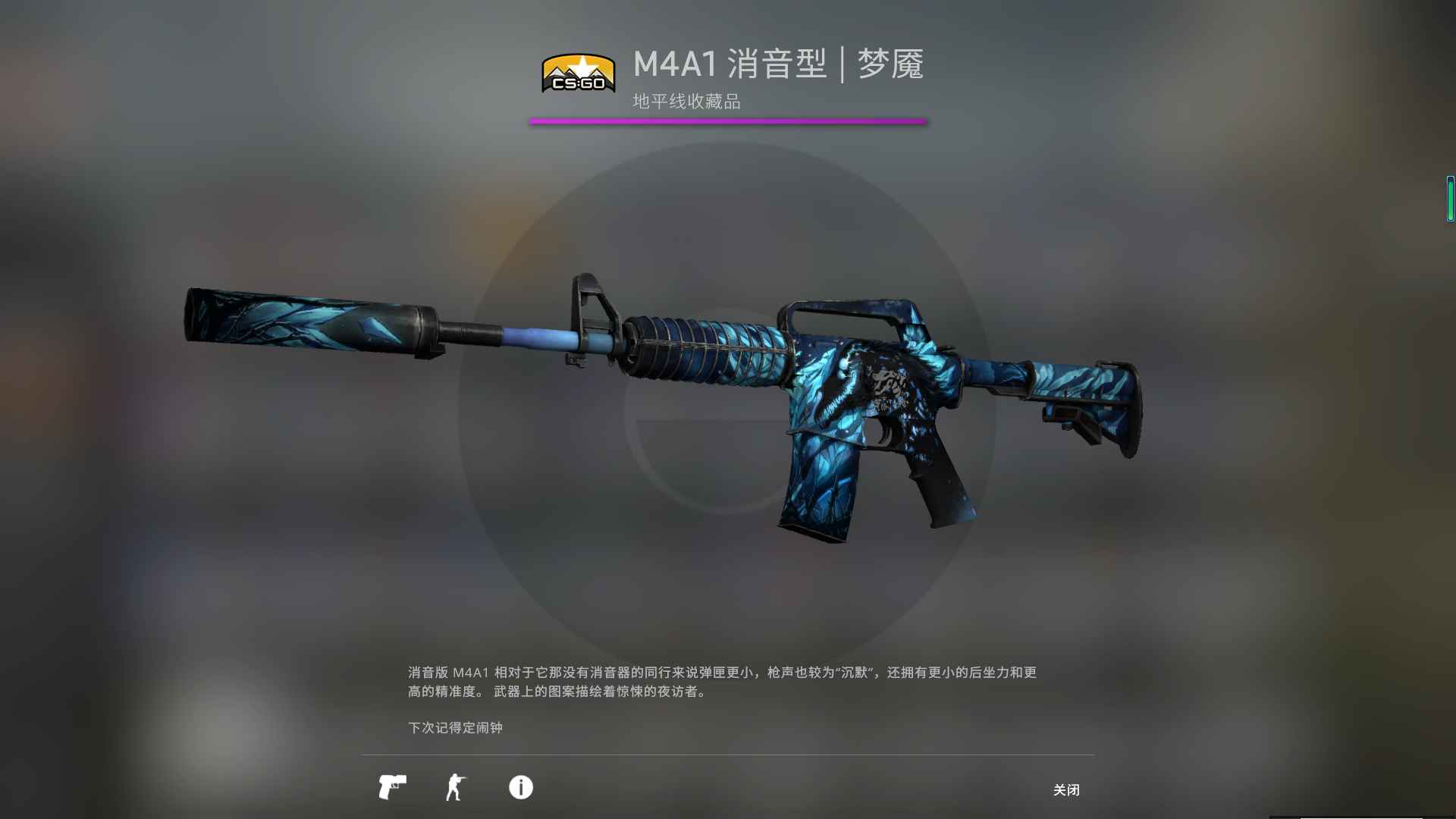Click the magenta rarity bar under title

tap(728, 120)
